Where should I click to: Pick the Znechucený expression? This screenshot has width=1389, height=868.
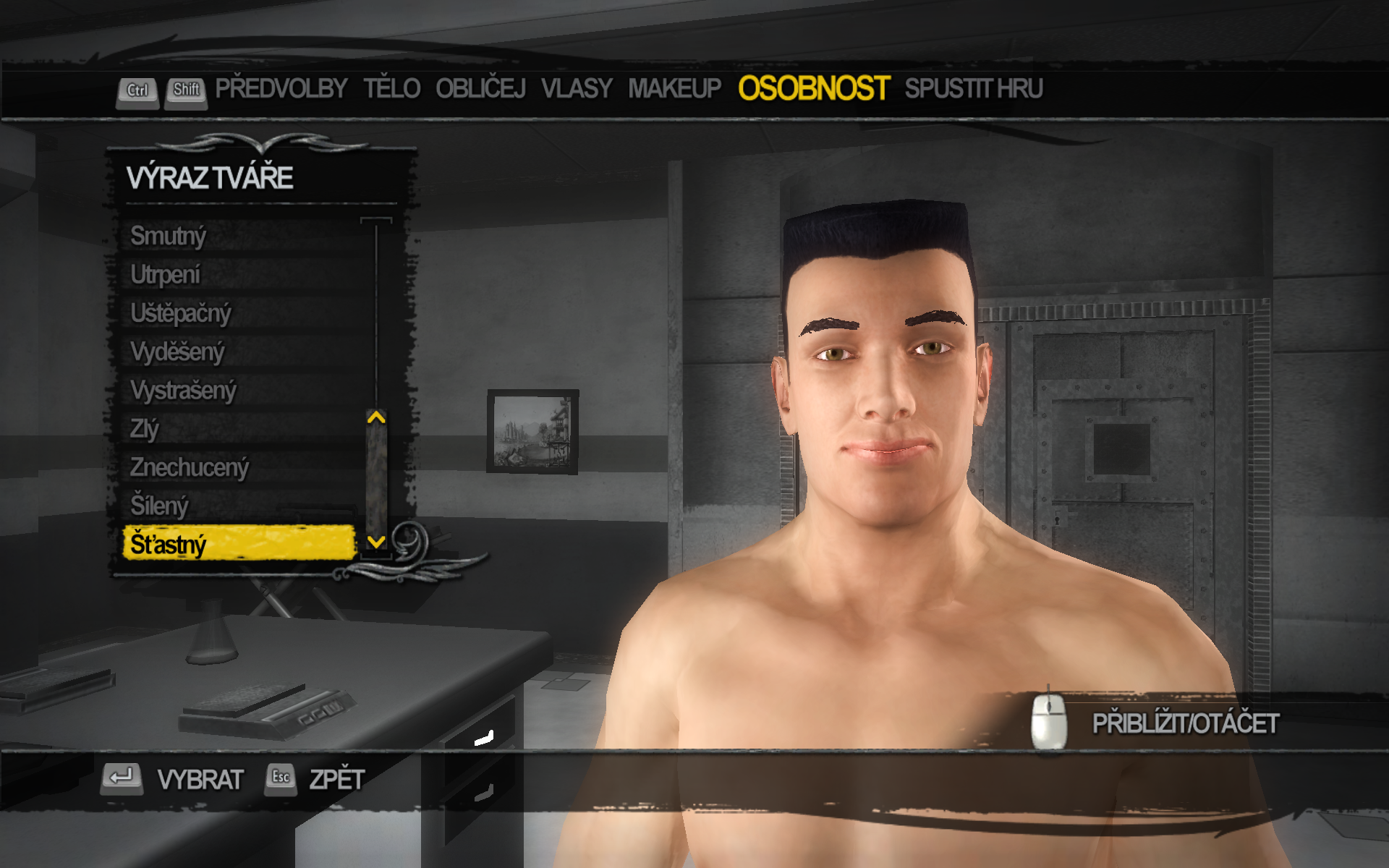pos(190,467)
